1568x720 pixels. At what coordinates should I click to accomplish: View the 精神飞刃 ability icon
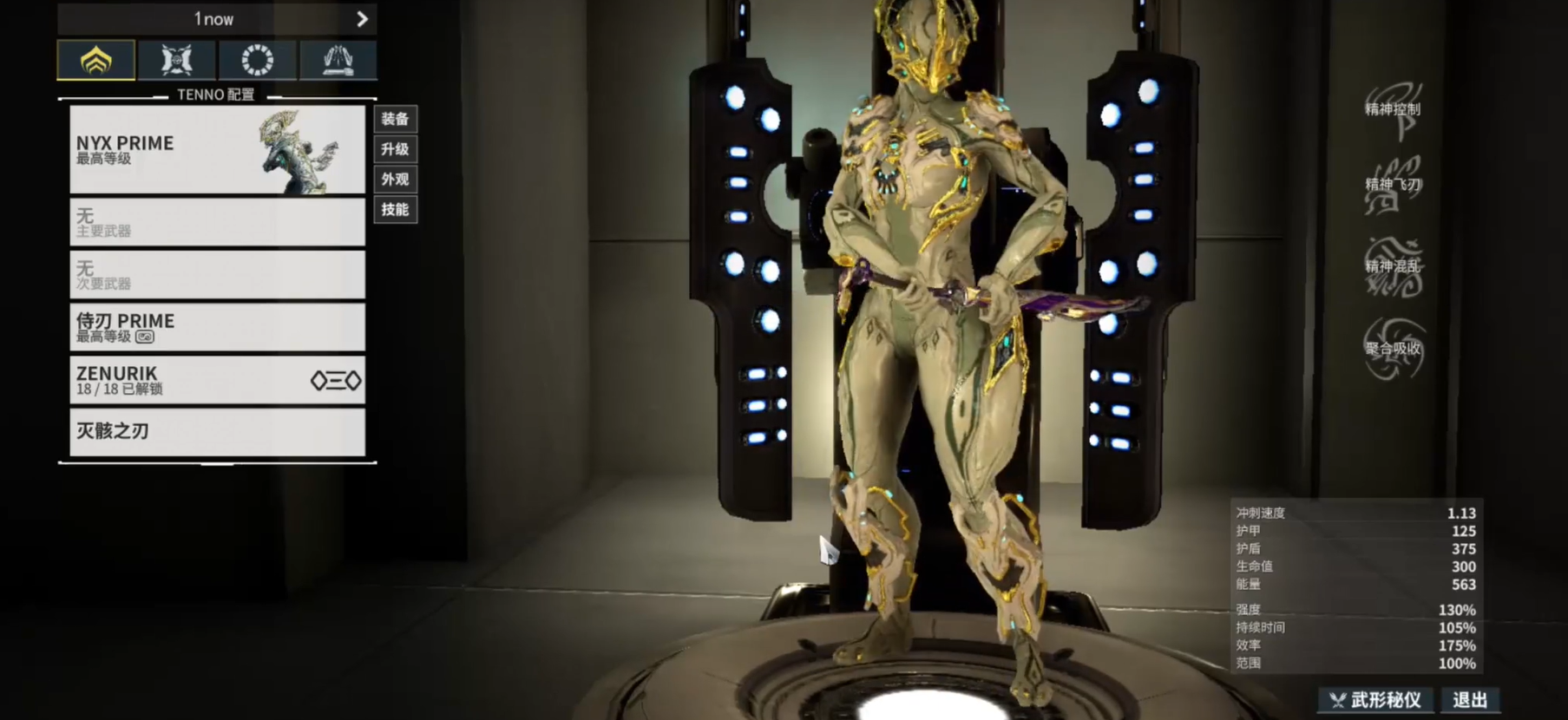(x=1393, y=185)
